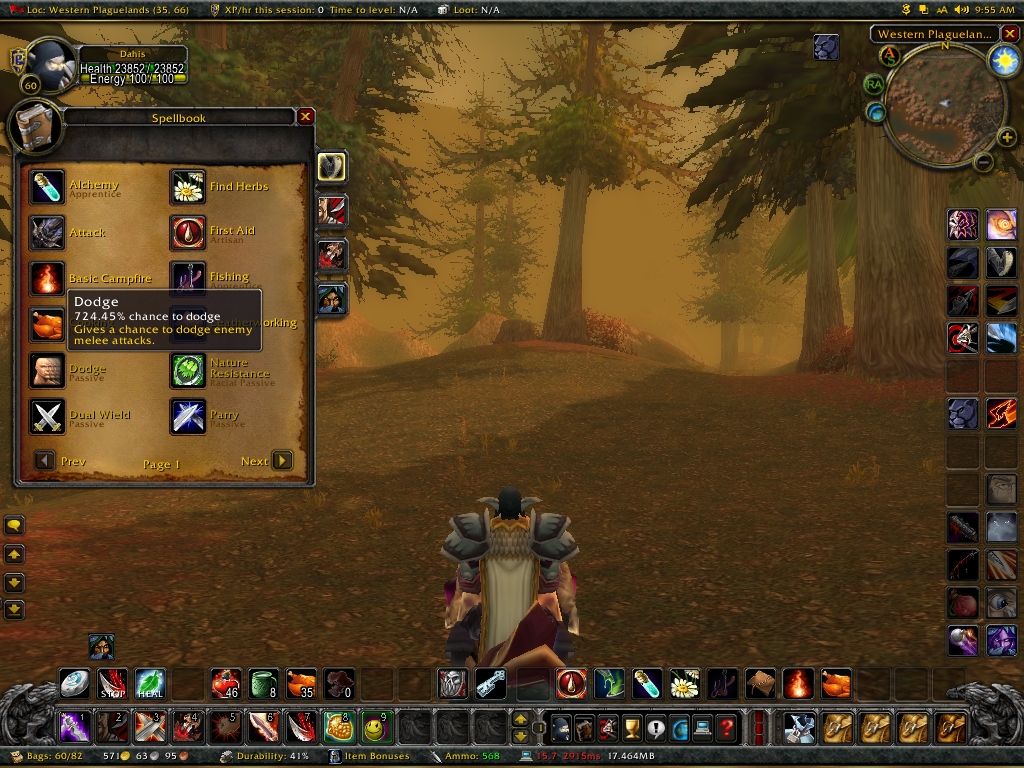Zoom in the minimap with plus button
The width and height of the screenshot is (1024, 768).
tap(1006, 138)
